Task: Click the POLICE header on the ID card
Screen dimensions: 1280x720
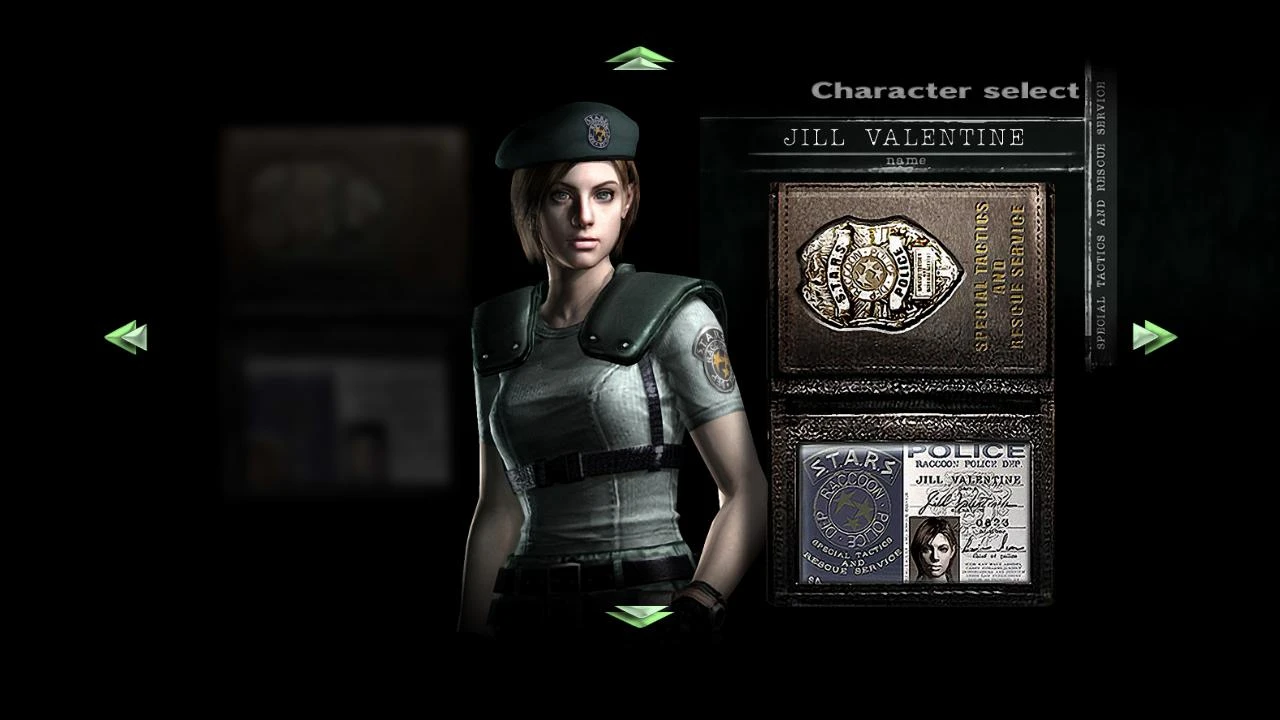Action: pyautogui.click(x=965, y=449)
